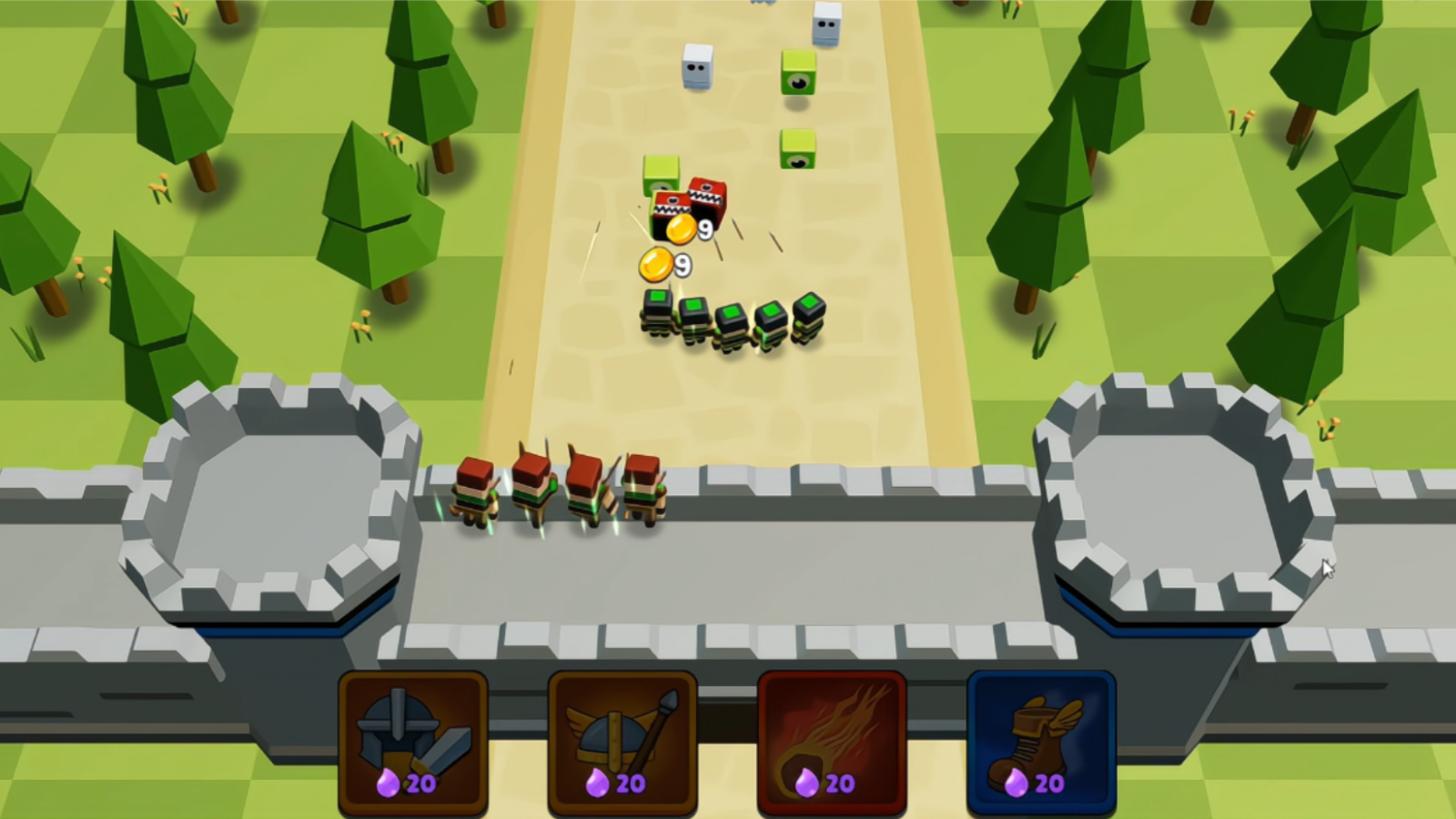Click the mana droplet on the meteor card
Viewport: 1456px width, 819px height.
(806, 781)
